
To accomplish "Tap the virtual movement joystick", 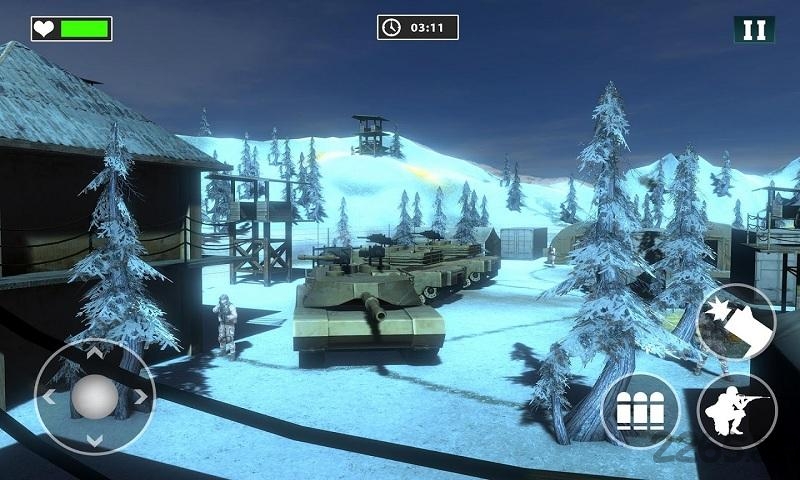I will (x=94, y=397).
